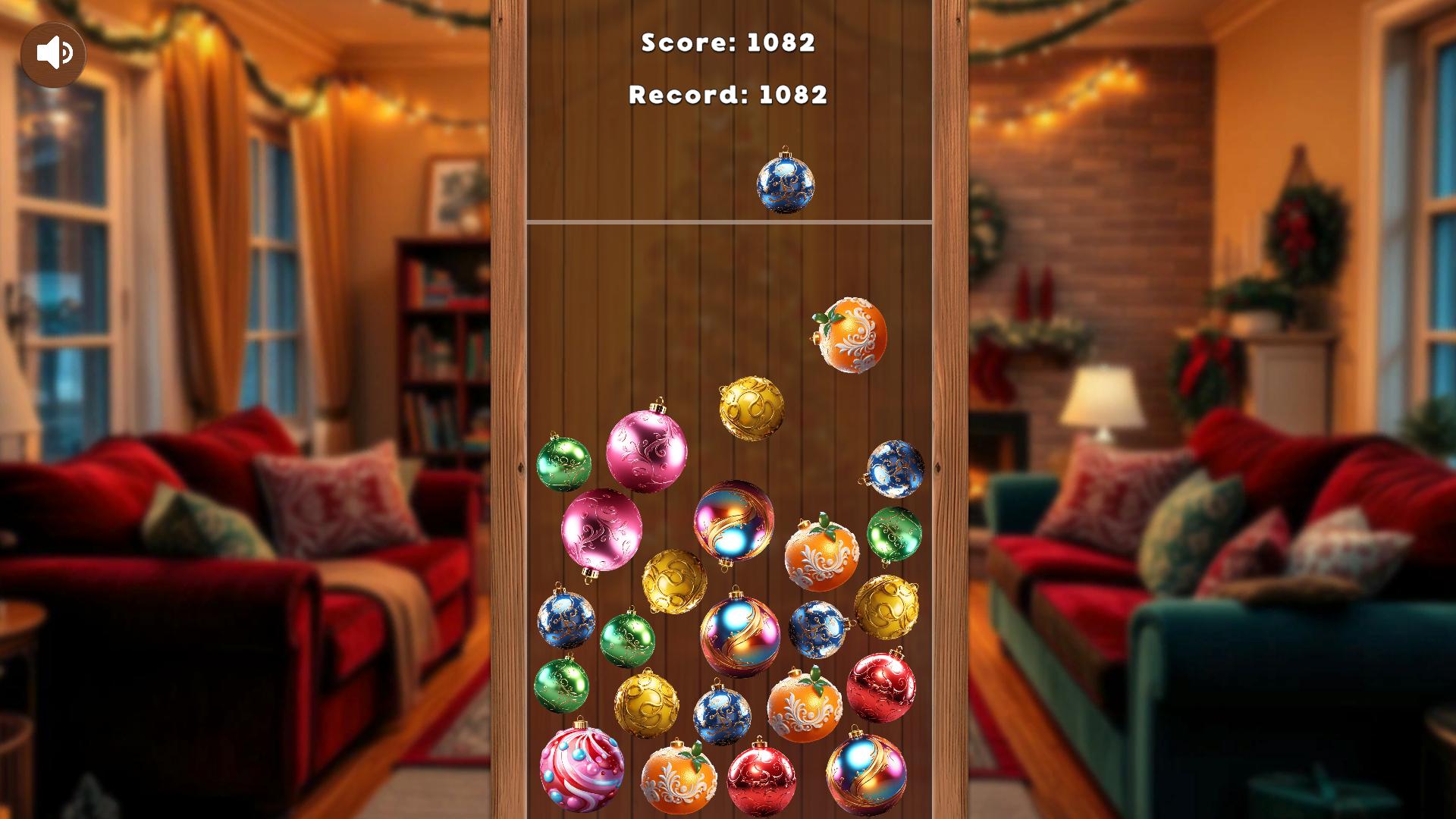Click the Record: 1082 text
Screen dimensions: 1456x819
pos(728,94)
